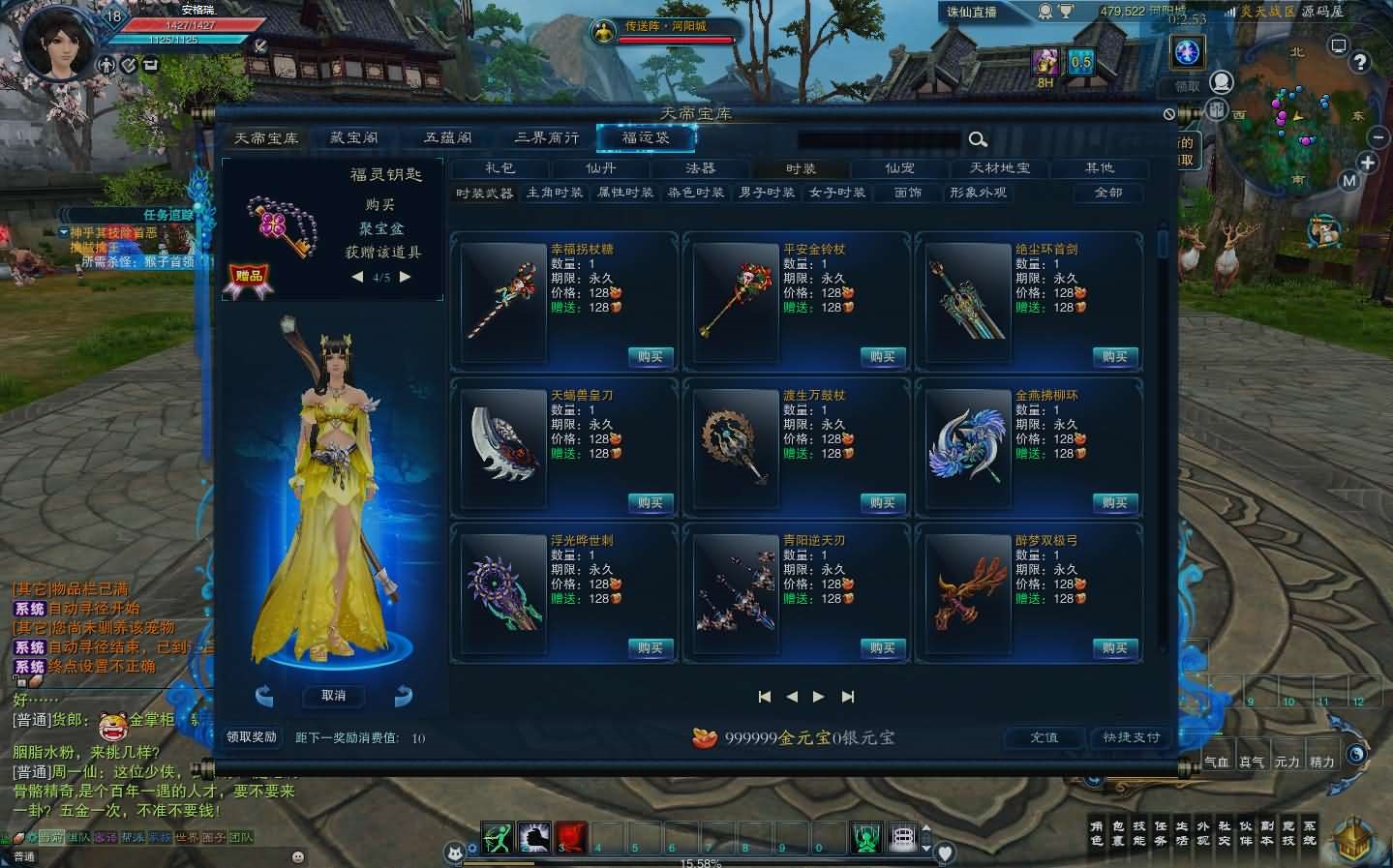Click the gold ingot icon beside 999999金元宝
1393x868 pixels.
[x=705, y=736]
